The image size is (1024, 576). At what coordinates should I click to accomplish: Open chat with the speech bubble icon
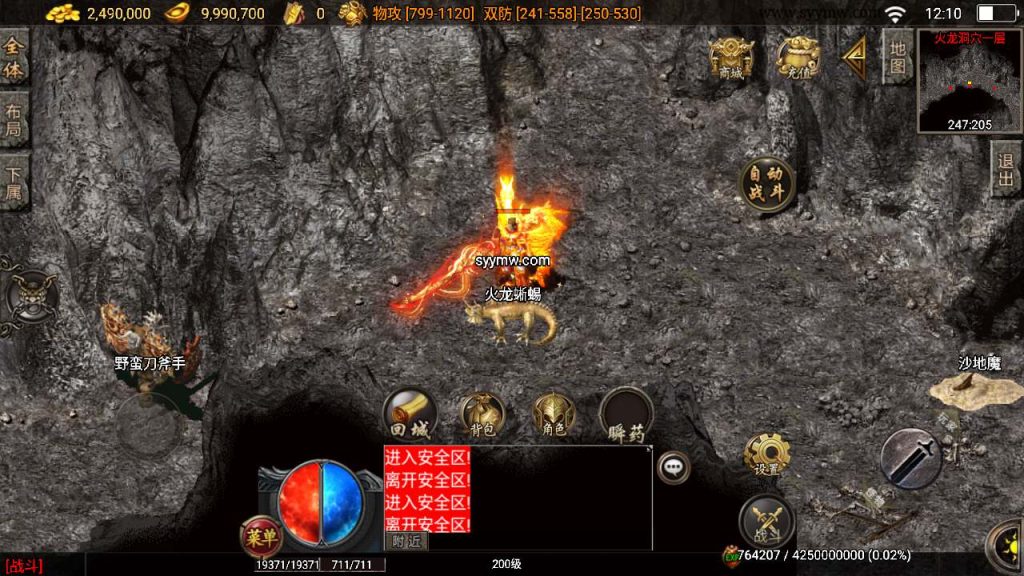click(674, 466)
